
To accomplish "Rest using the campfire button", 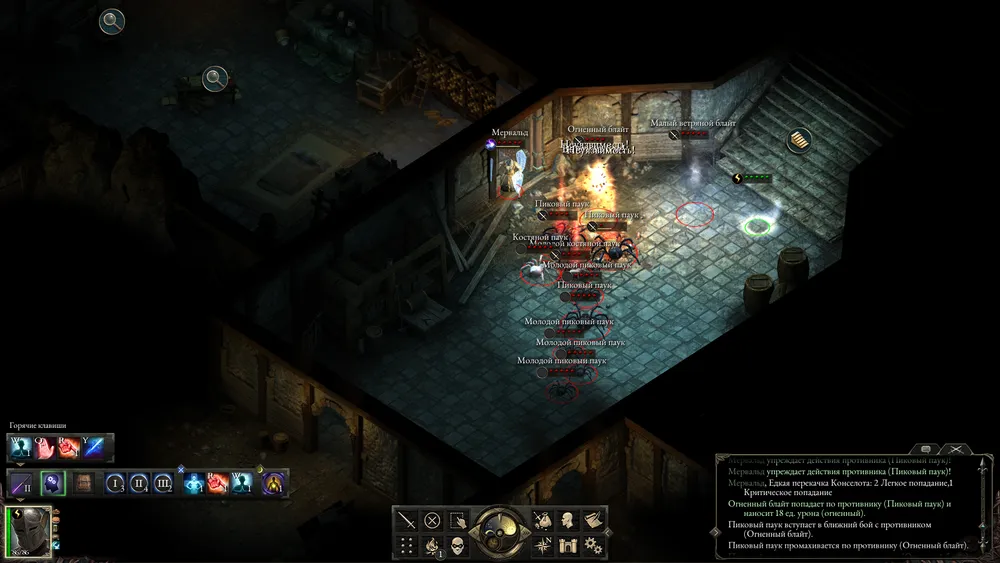I will (x=432, y=545).
